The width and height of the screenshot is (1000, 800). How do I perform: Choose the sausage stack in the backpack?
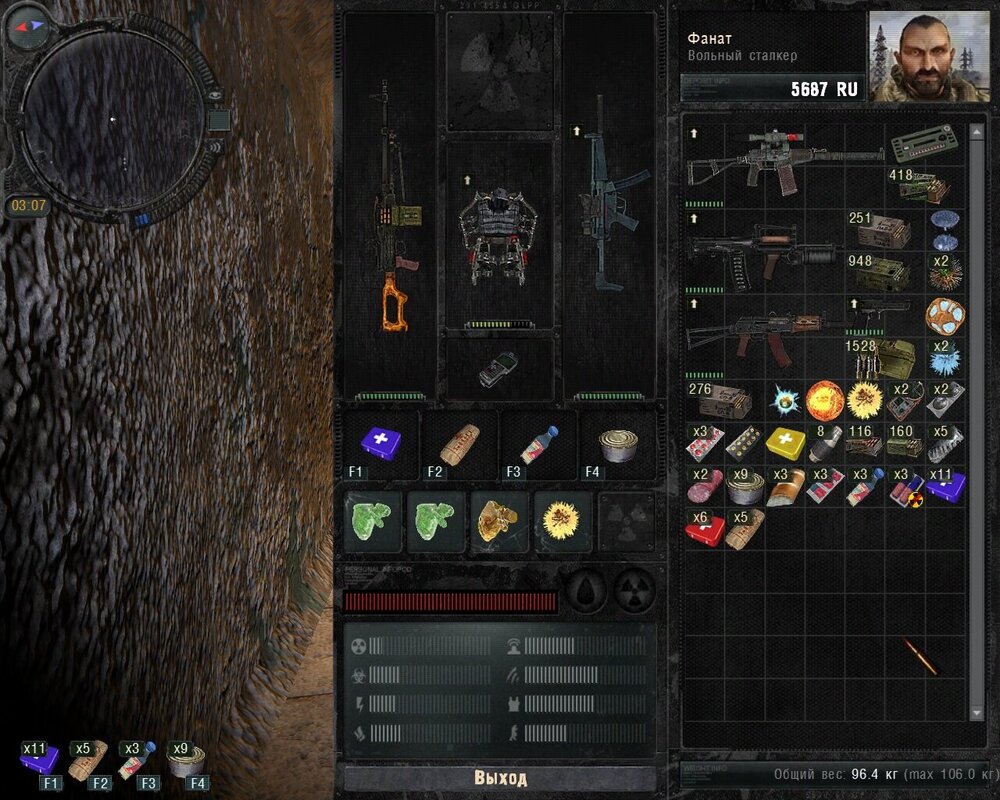pos(704,484)
